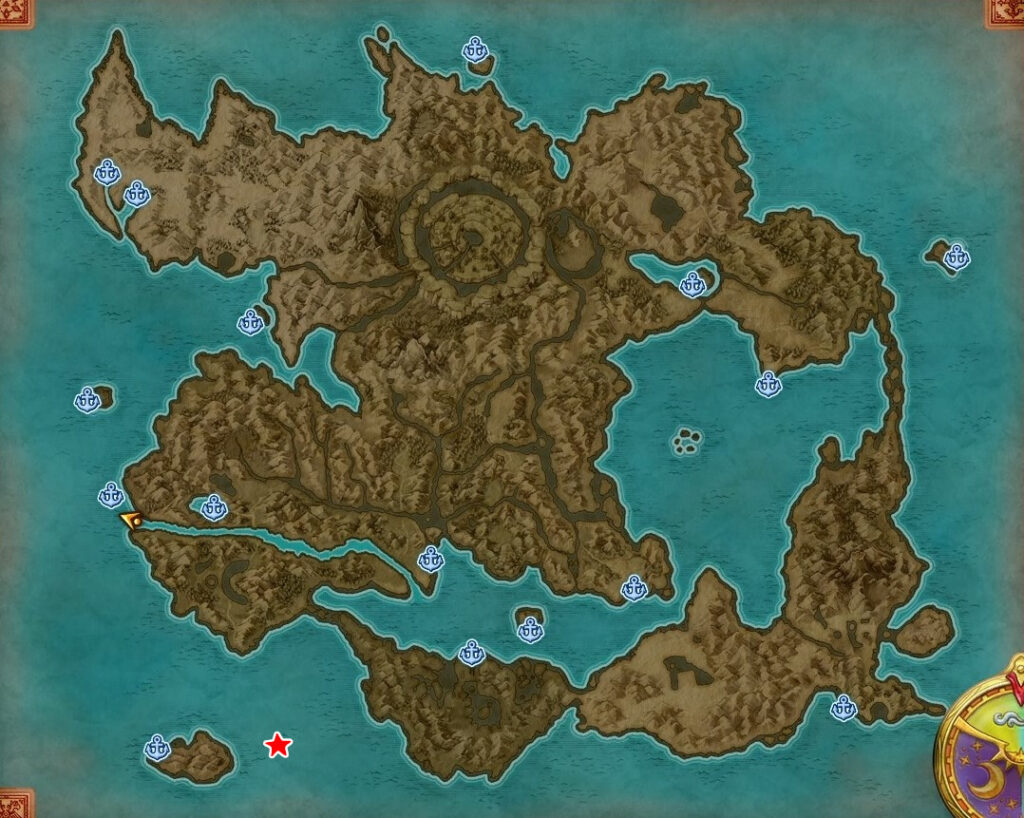
Task: Pick the anchor on the lone eastern islet
Action: pos(957,257)
